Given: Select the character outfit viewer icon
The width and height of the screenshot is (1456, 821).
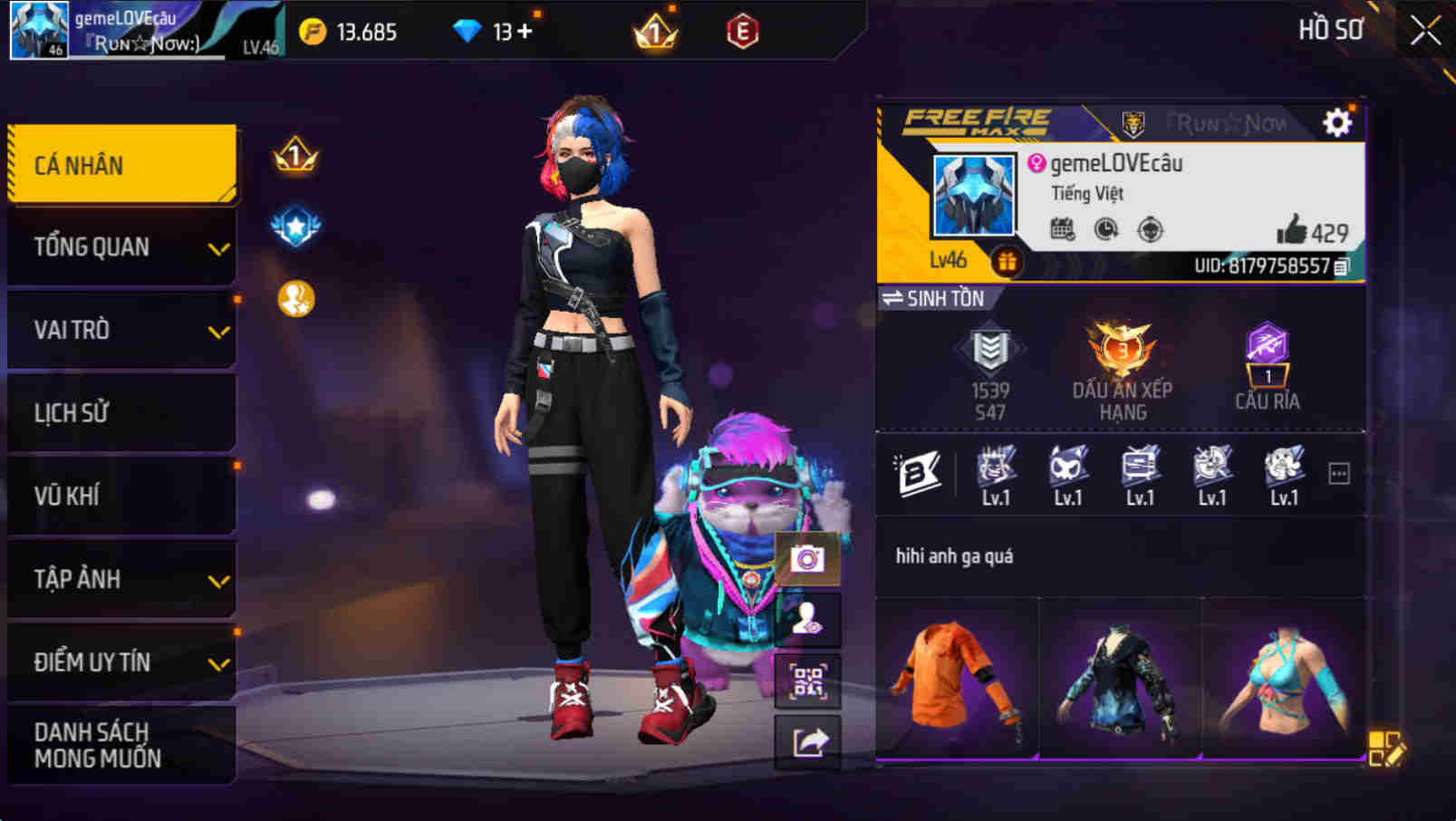Looking at the screenshot, I should pyautogui.click(x=809, y=620).
